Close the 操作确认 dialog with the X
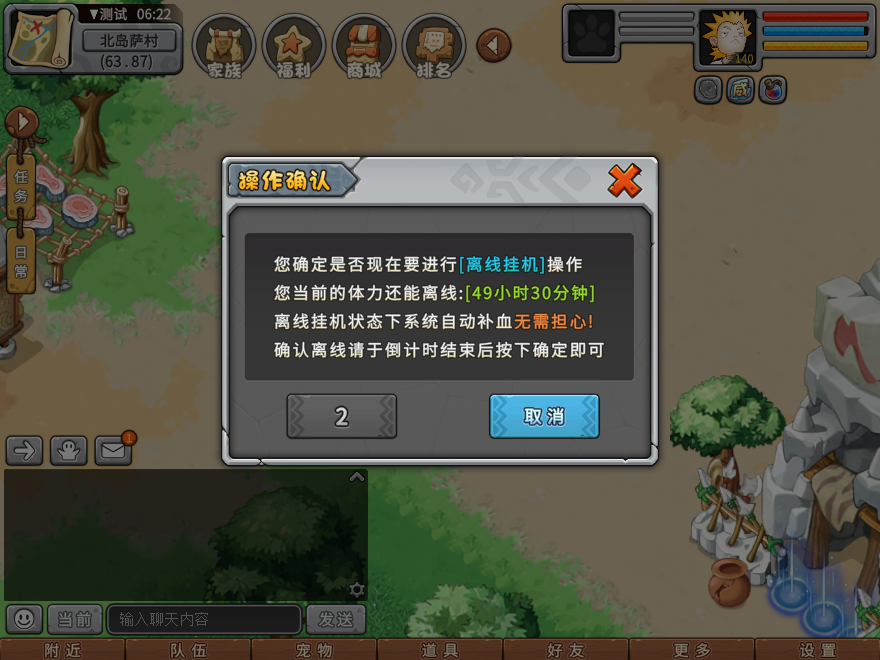This screenshot has height=660, width=880. tap(624, 181)
